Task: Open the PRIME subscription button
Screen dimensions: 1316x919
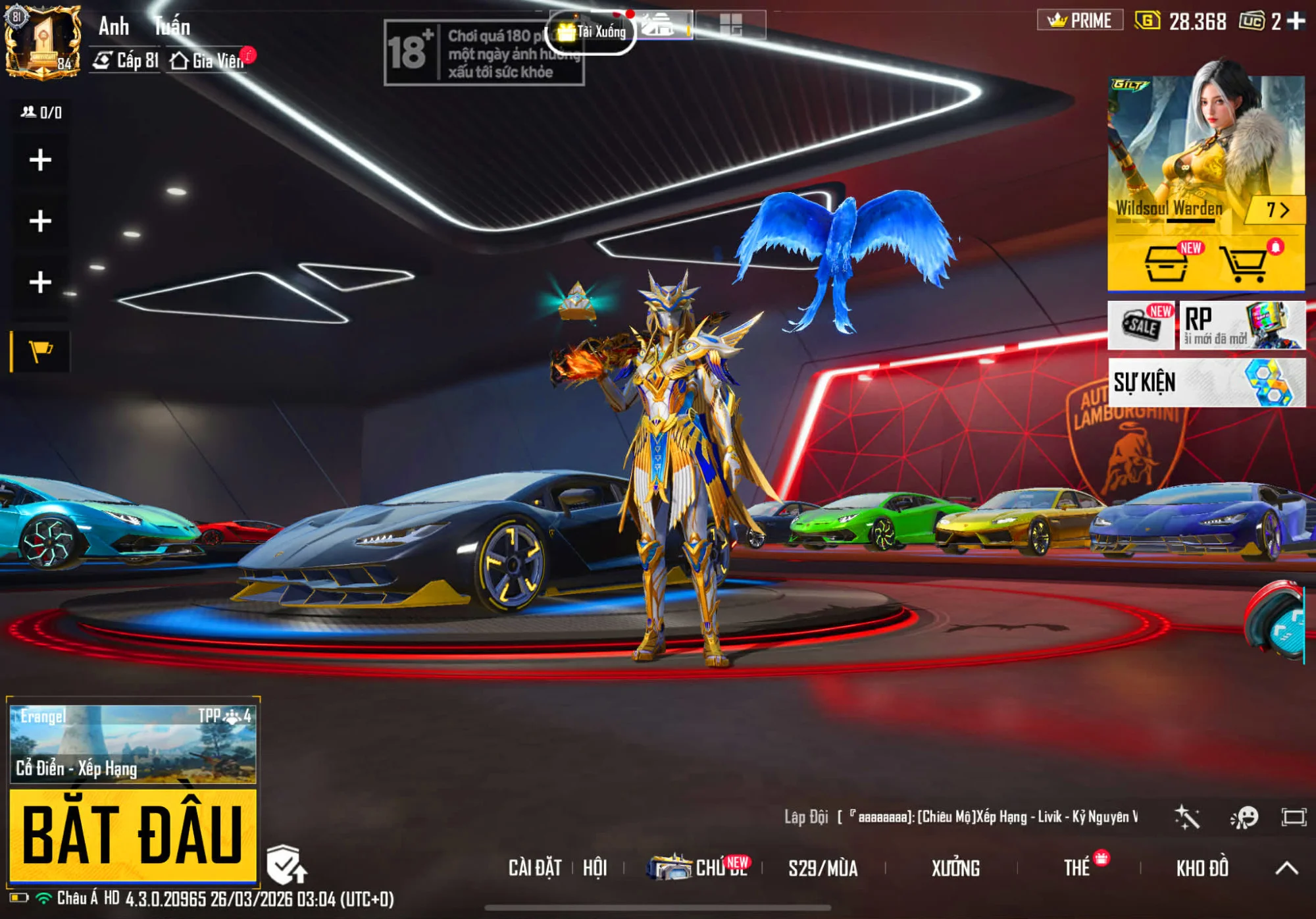Action: coord(1080,20)
